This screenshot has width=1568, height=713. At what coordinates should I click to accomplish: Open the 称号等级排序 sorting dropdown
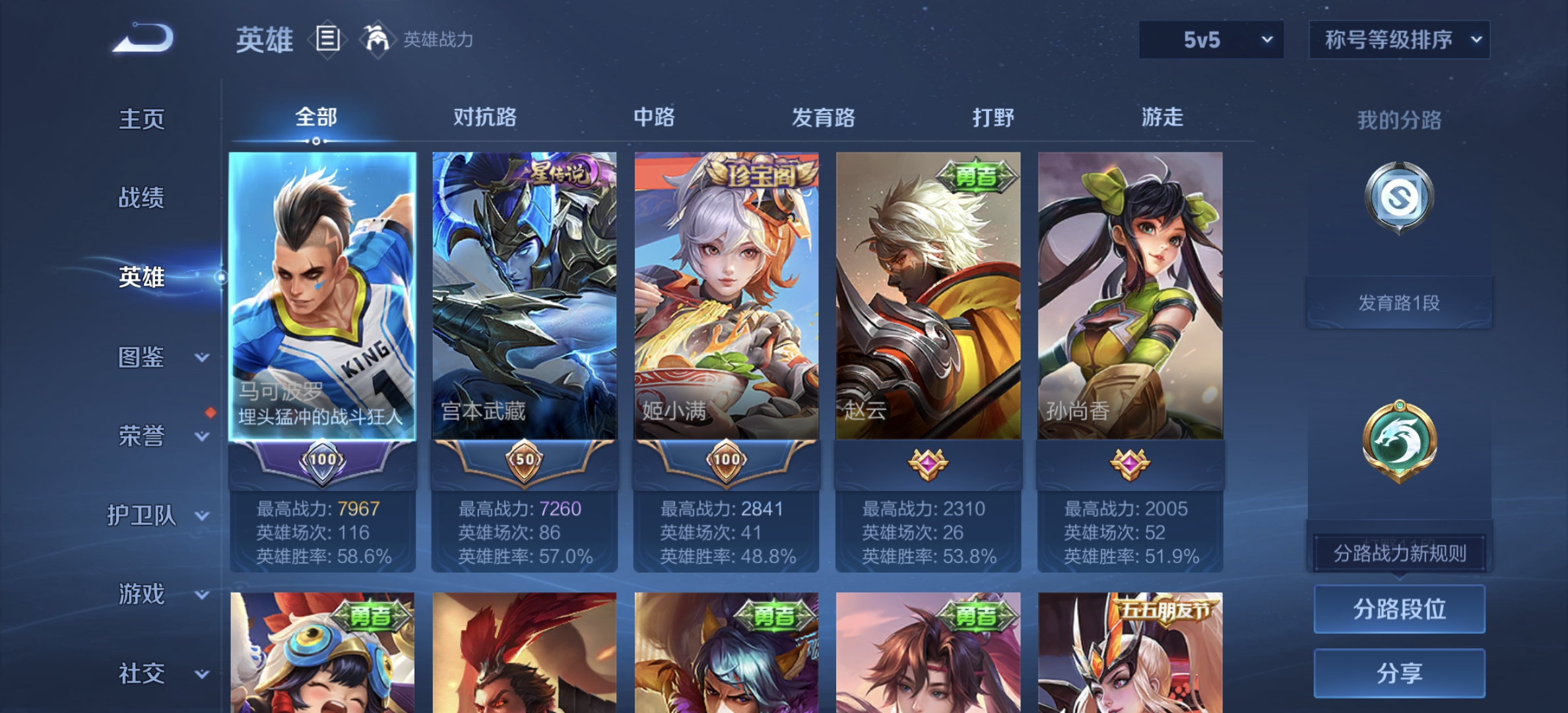coord(1399,40)
